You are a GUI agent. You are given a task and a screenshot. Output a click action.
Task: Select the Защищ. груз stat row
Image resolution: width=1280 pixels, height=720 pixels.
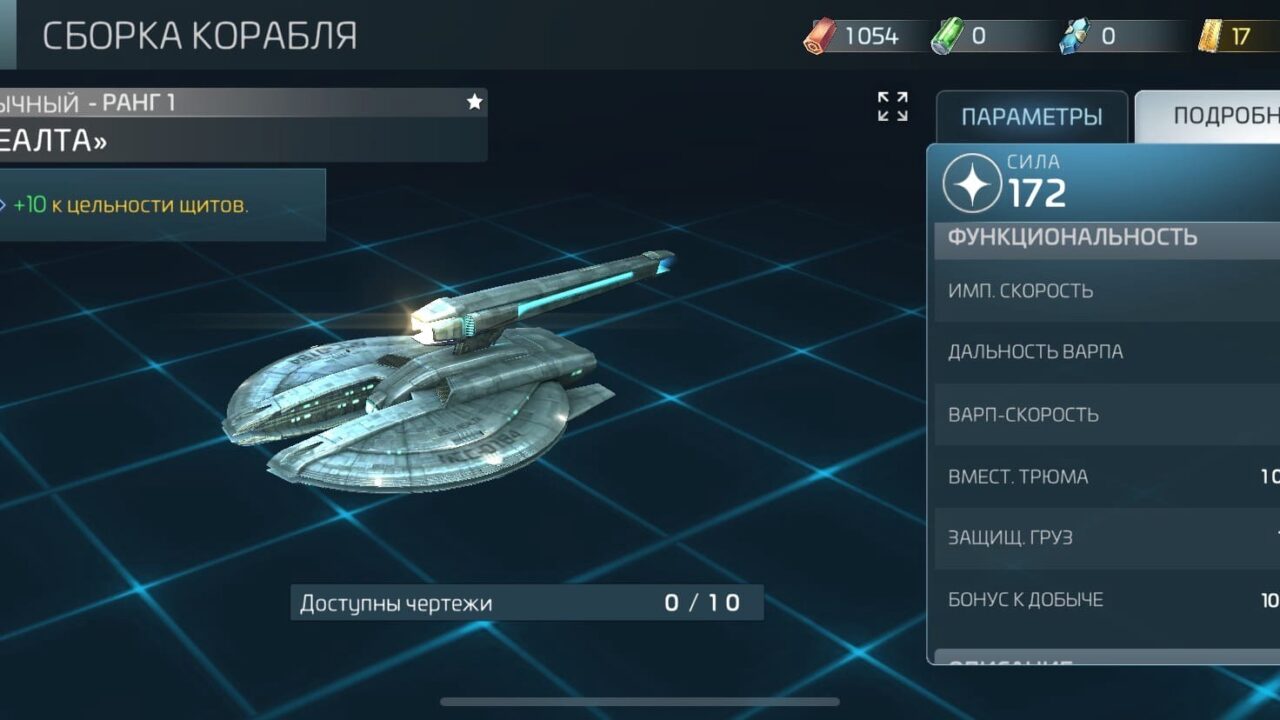pos(1106,537)
